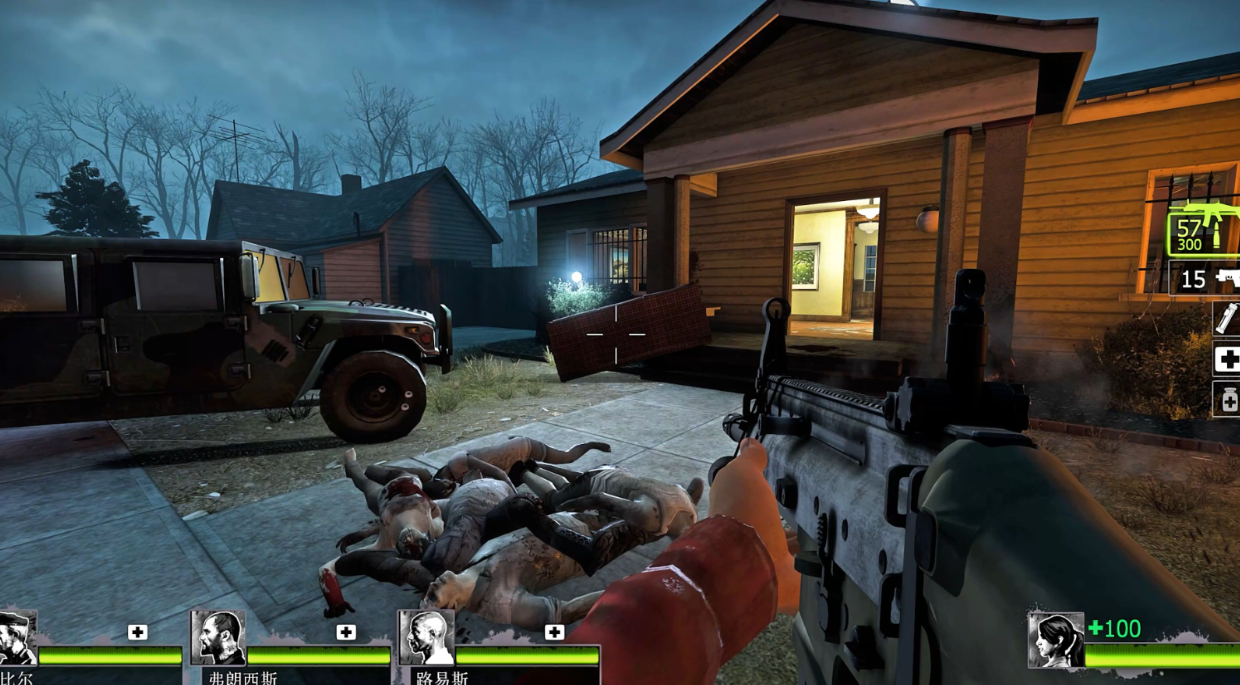Click Louis's (路易斯) teammate portrait
Screen dimensions: 1240x685
pyautogui.click(x=426, y=638)
